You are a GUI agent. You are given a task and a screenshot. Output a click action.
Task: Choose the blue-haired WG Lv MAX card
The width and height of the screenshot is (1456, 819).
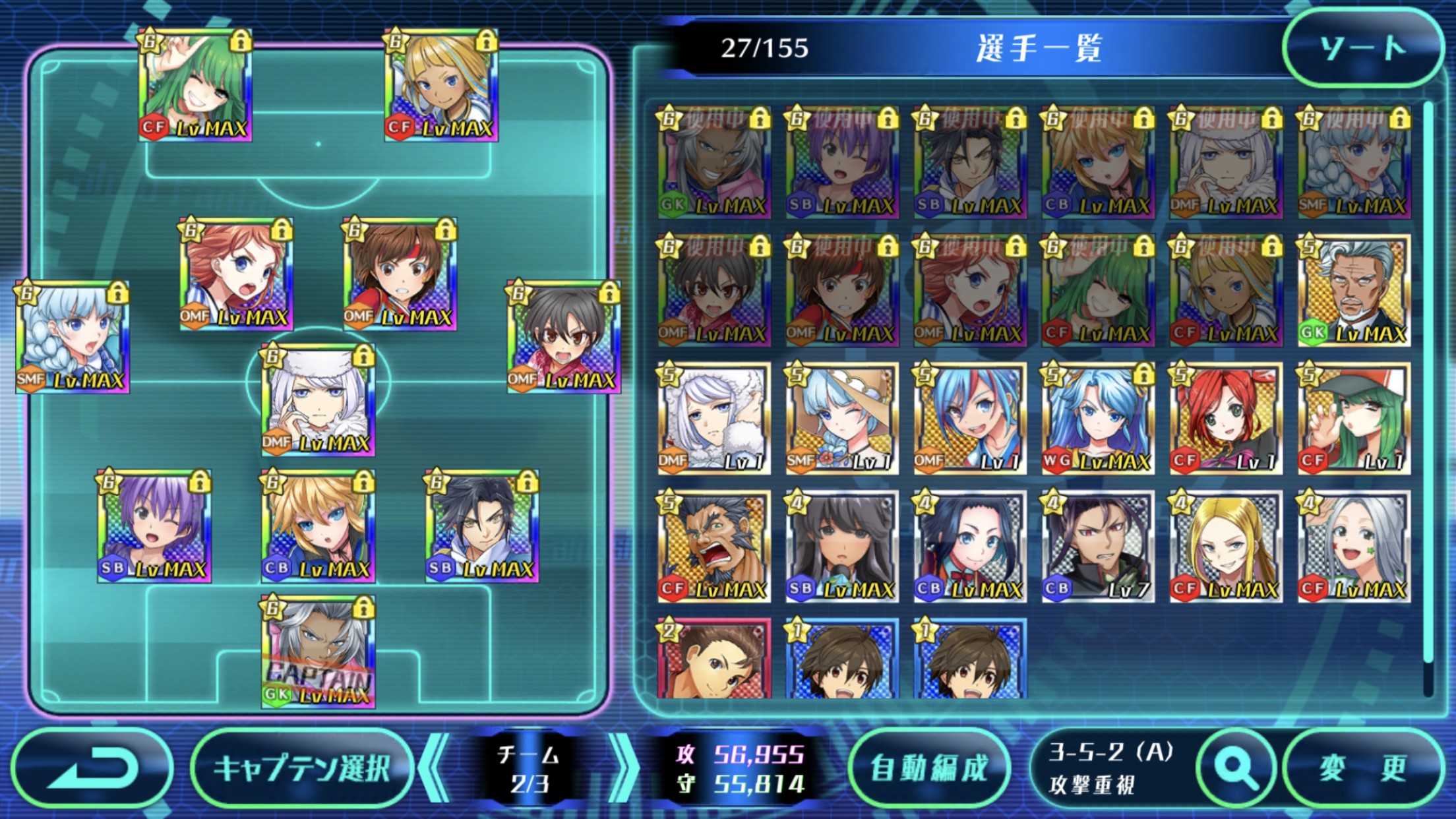point(1098,418)
